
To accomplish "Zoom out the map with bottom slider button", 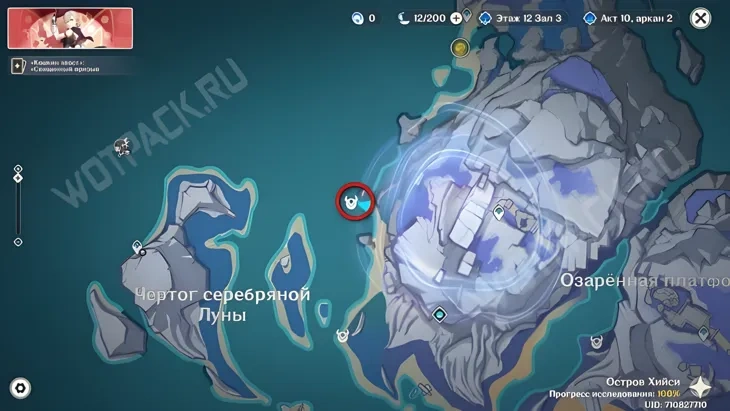I will click(18, 242).
